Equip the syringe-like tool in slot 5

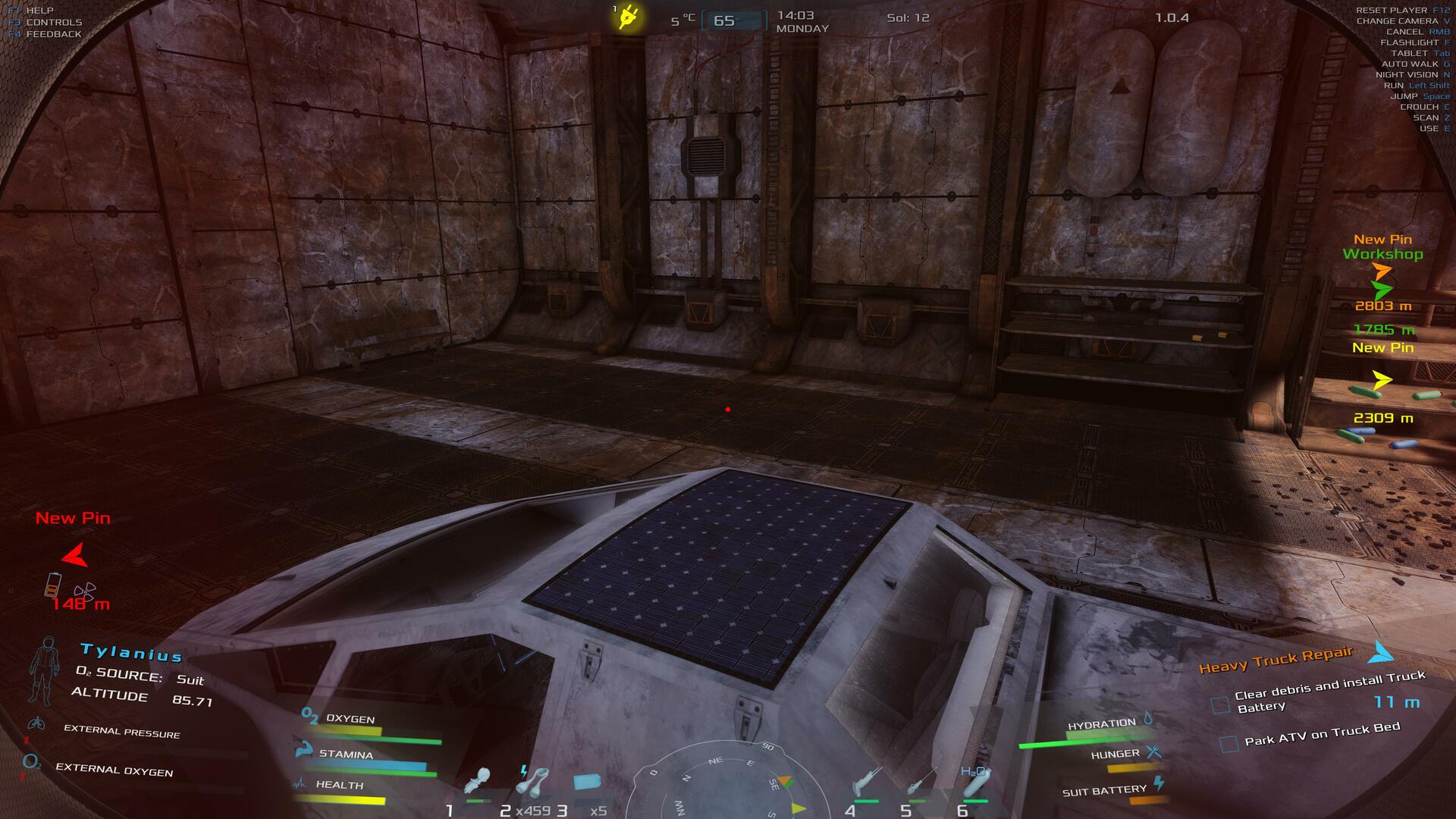click(x=919, y=783)
